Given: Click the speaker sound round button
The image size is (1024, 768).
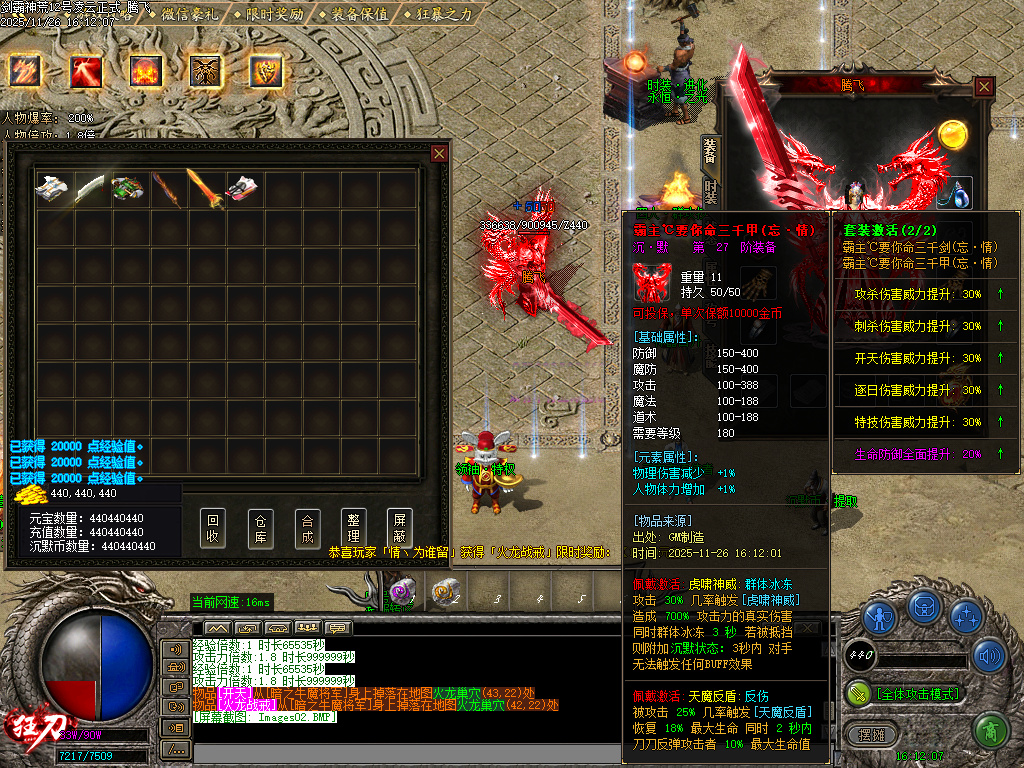Looking at the screenshot, I should coord(989,656).
